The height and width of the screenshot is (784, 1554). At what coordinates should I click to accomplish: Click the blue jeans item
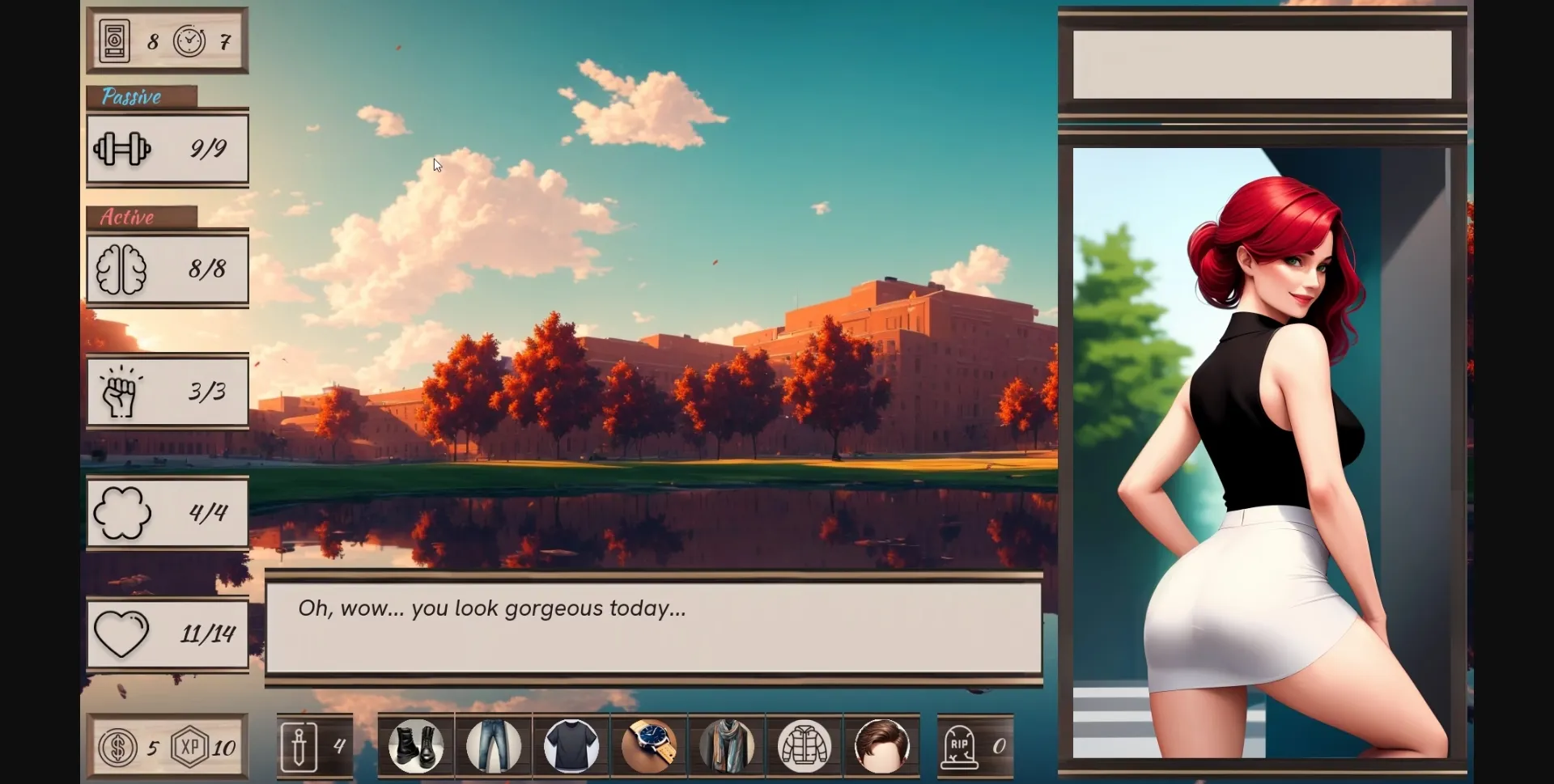[494, 746]
